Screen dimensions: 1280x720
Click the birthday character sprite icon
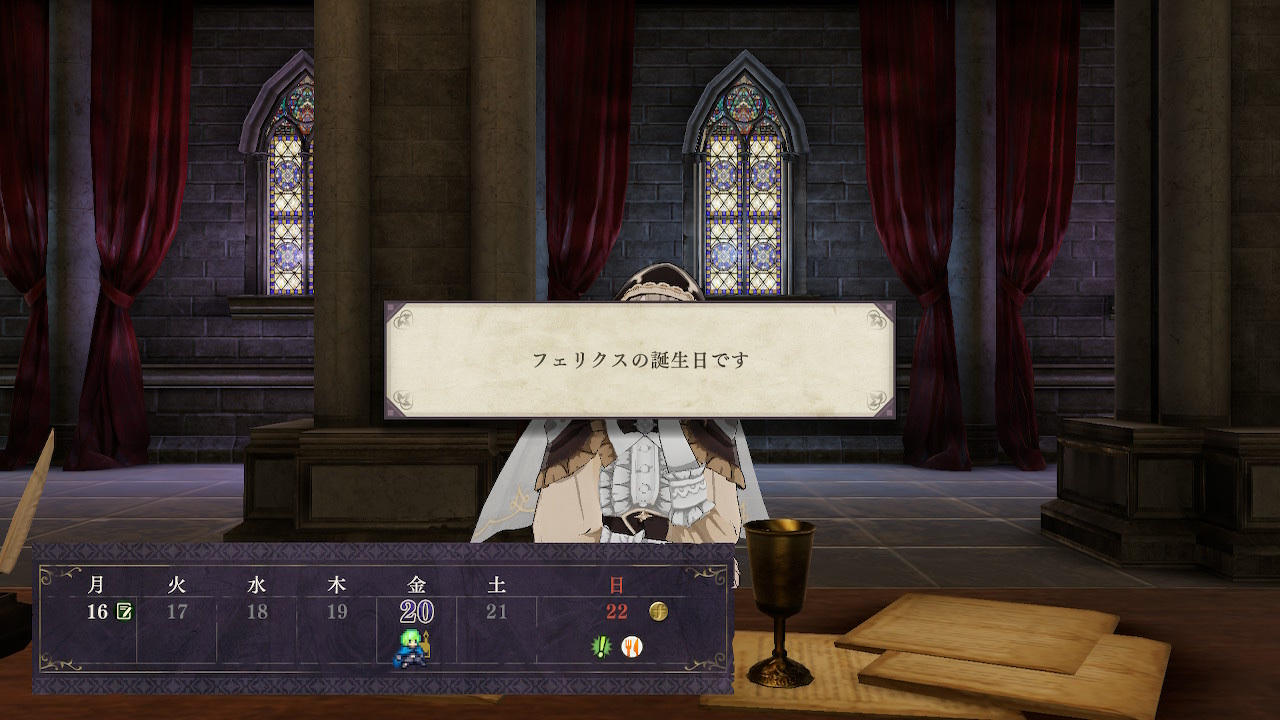pos(414,646)
